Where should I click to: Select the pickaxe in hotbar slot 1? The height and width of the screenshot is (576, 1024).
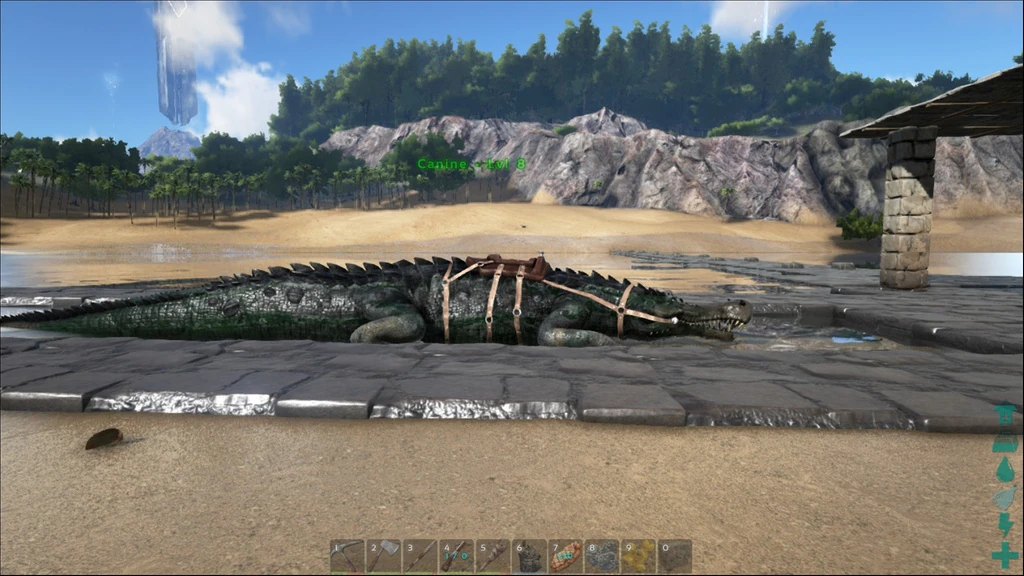[x=347, y=557]
